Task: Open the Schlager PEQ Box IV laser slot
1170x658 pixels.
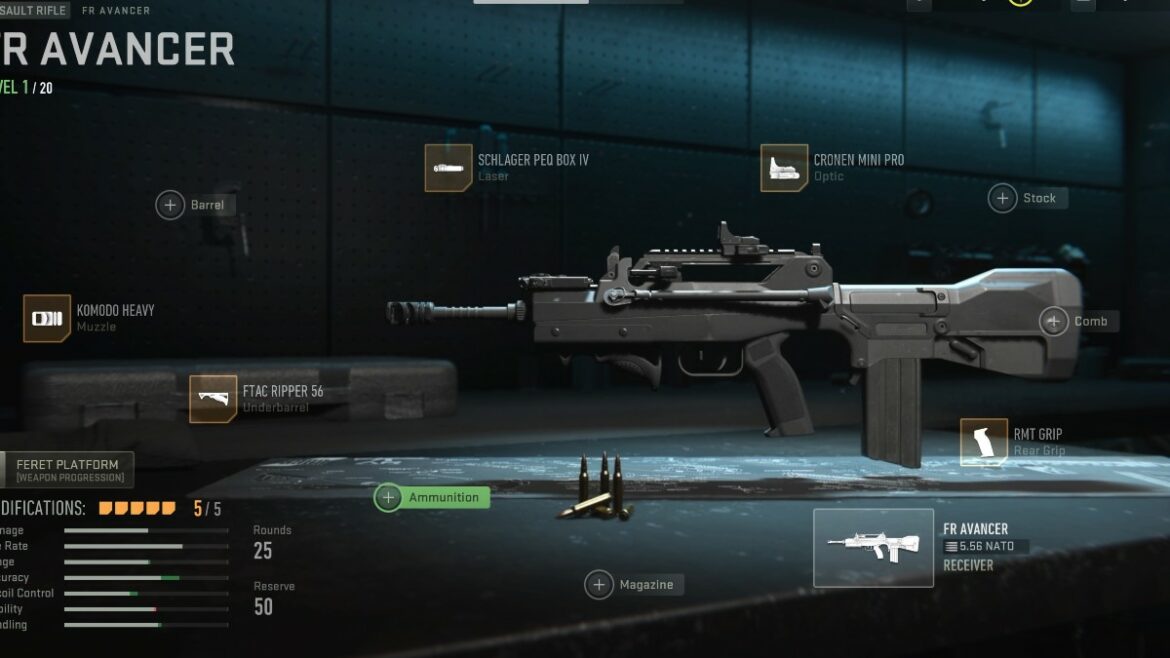Action: pyautogui.click(x=448, y=168)
